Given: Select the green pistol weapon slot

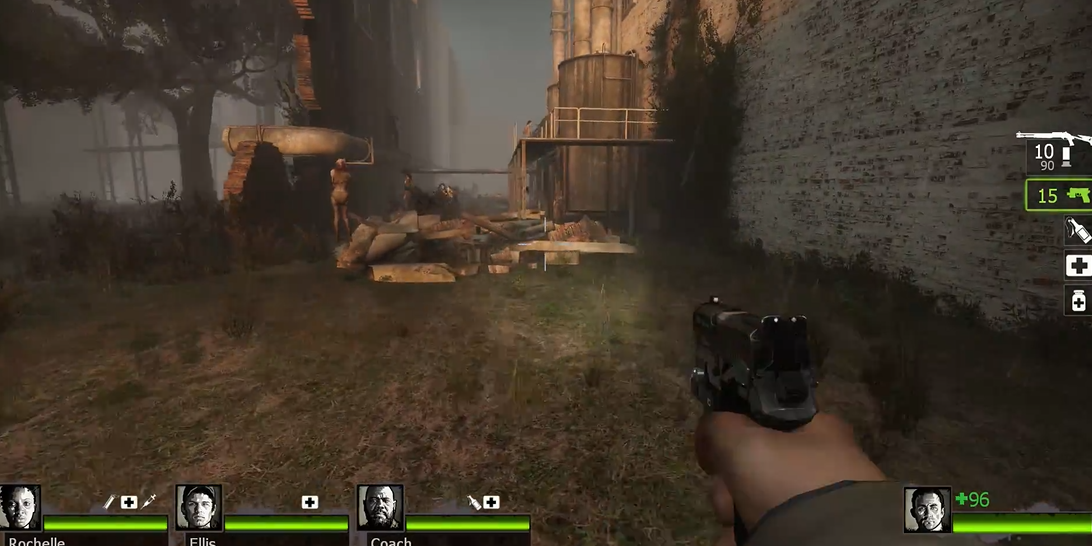Looking at the screenshot, I should 1059,195.
